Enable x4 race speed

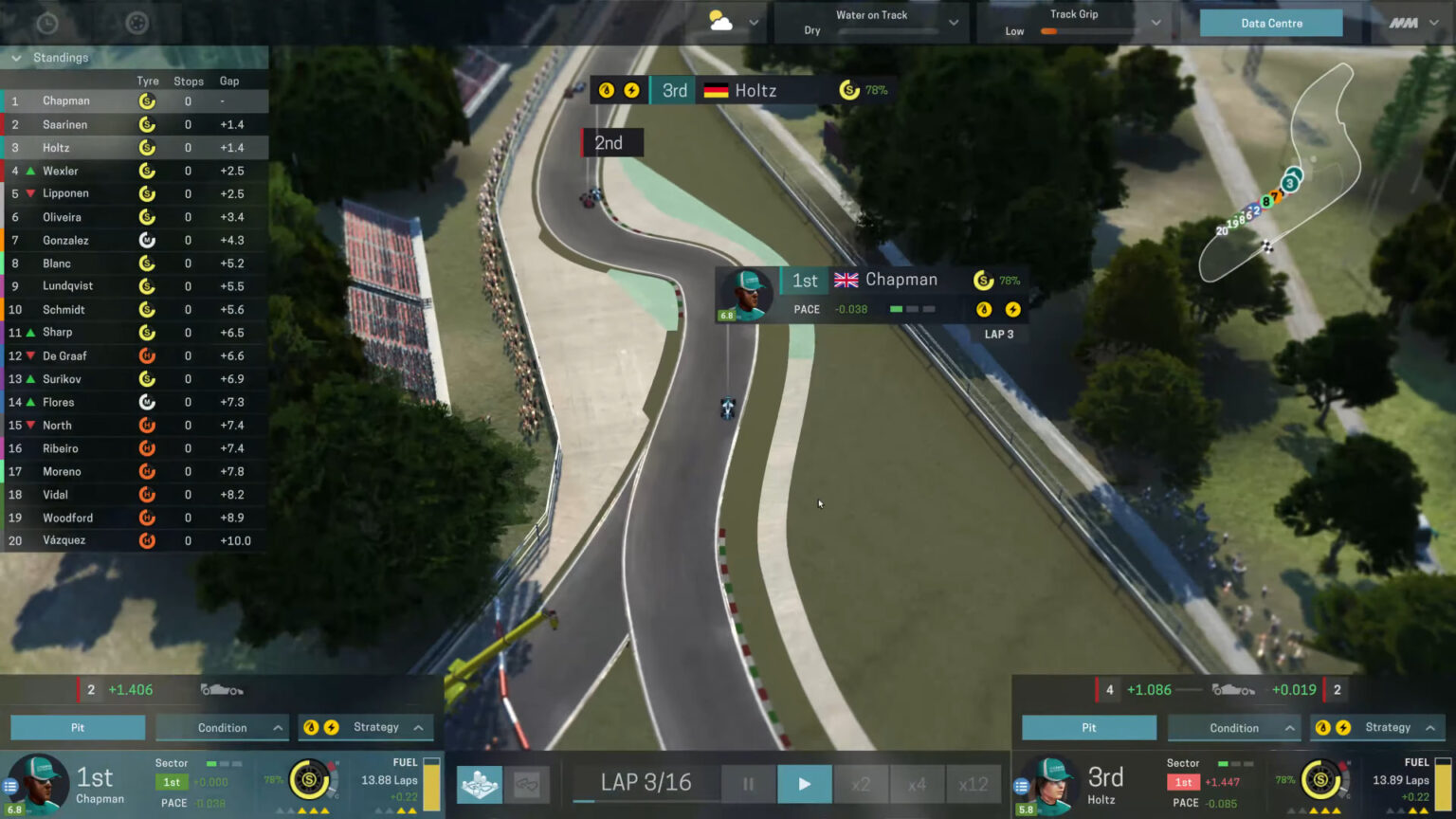point(918,784)
